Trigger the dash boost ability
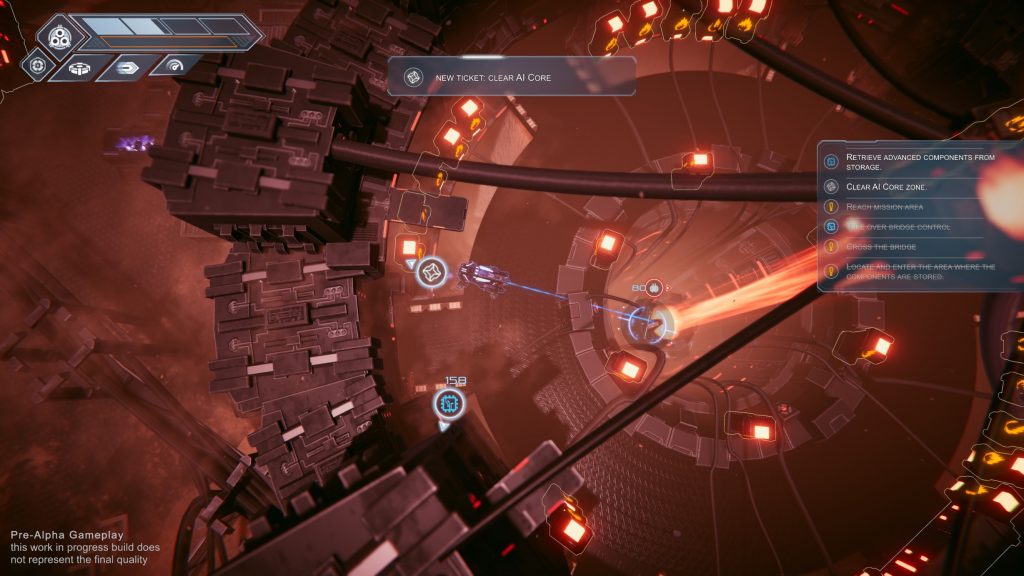 (x=129, y=68)
